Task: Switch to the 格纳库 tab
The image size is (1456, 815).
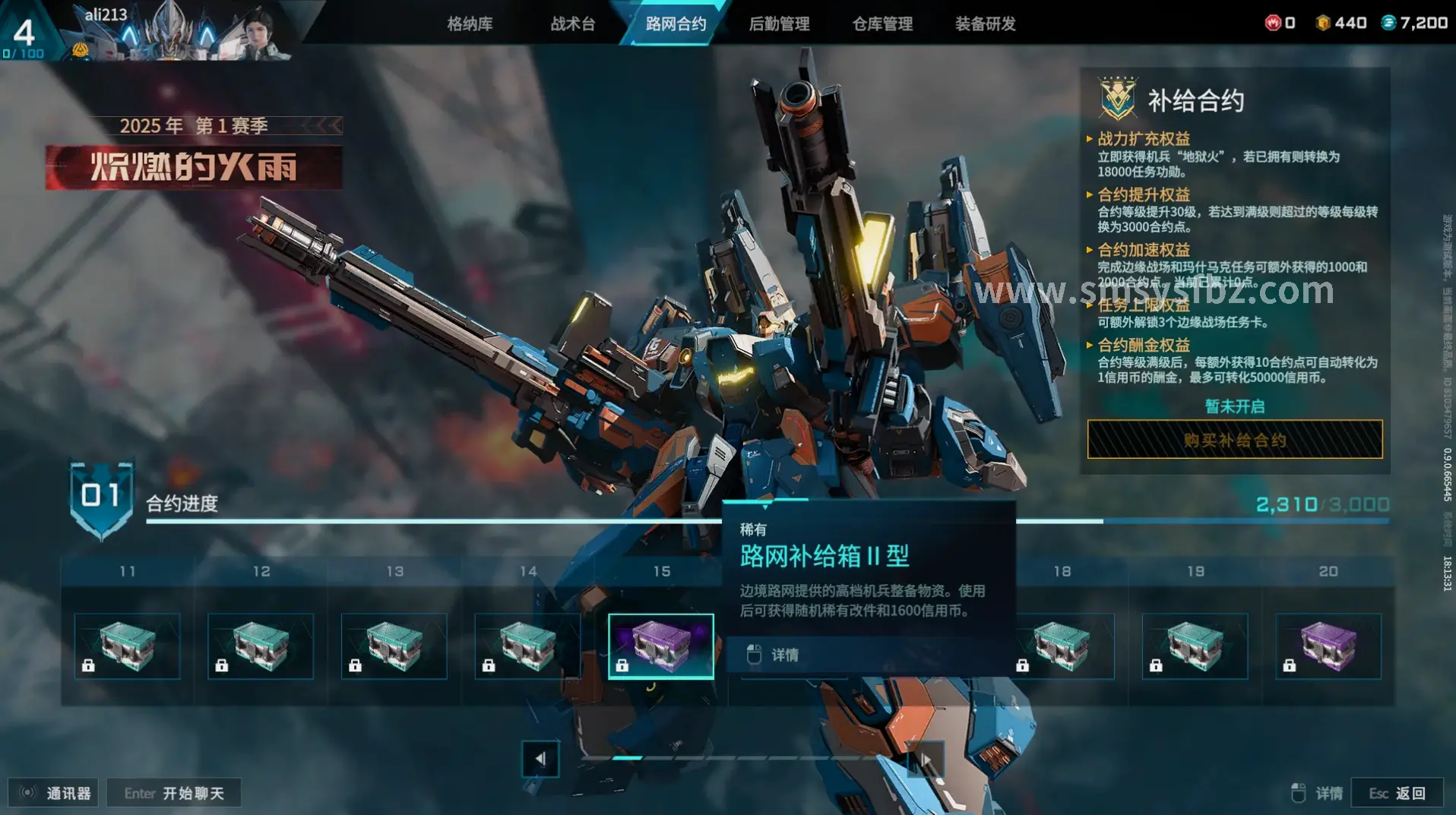Action: (x=470, y=24)
